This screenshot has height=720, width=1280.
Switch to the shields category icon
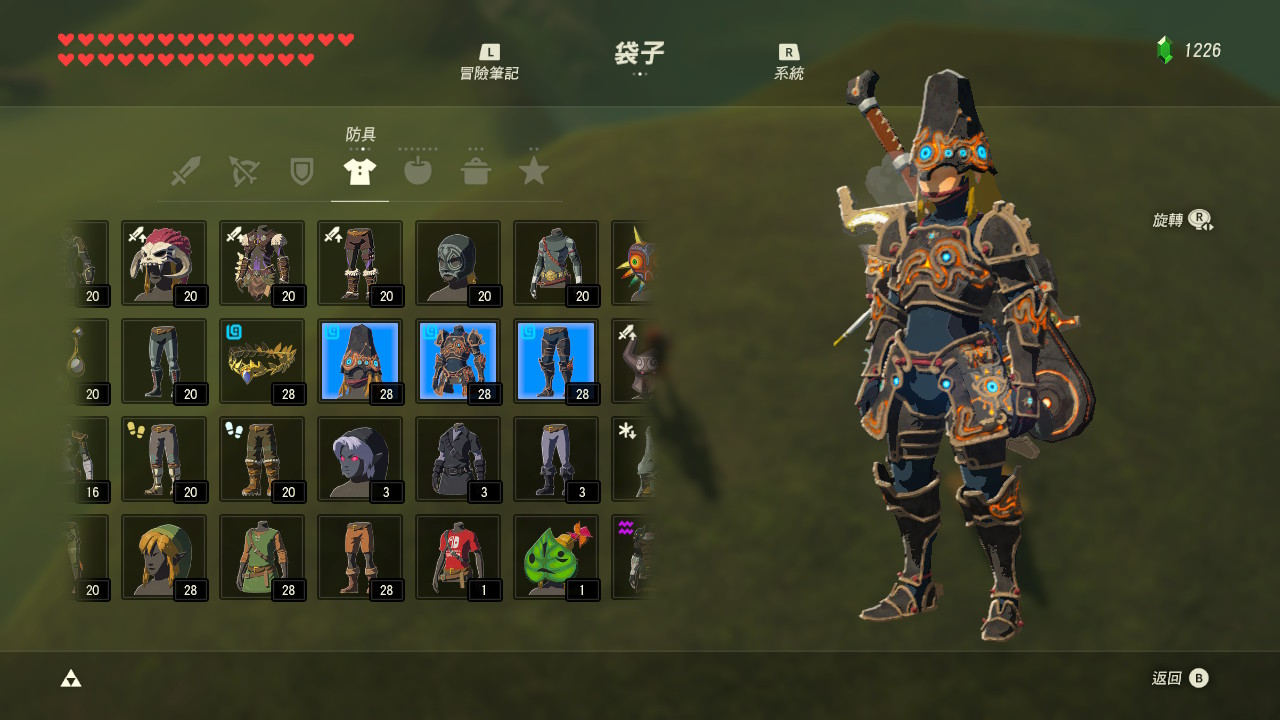pos(301,170)
